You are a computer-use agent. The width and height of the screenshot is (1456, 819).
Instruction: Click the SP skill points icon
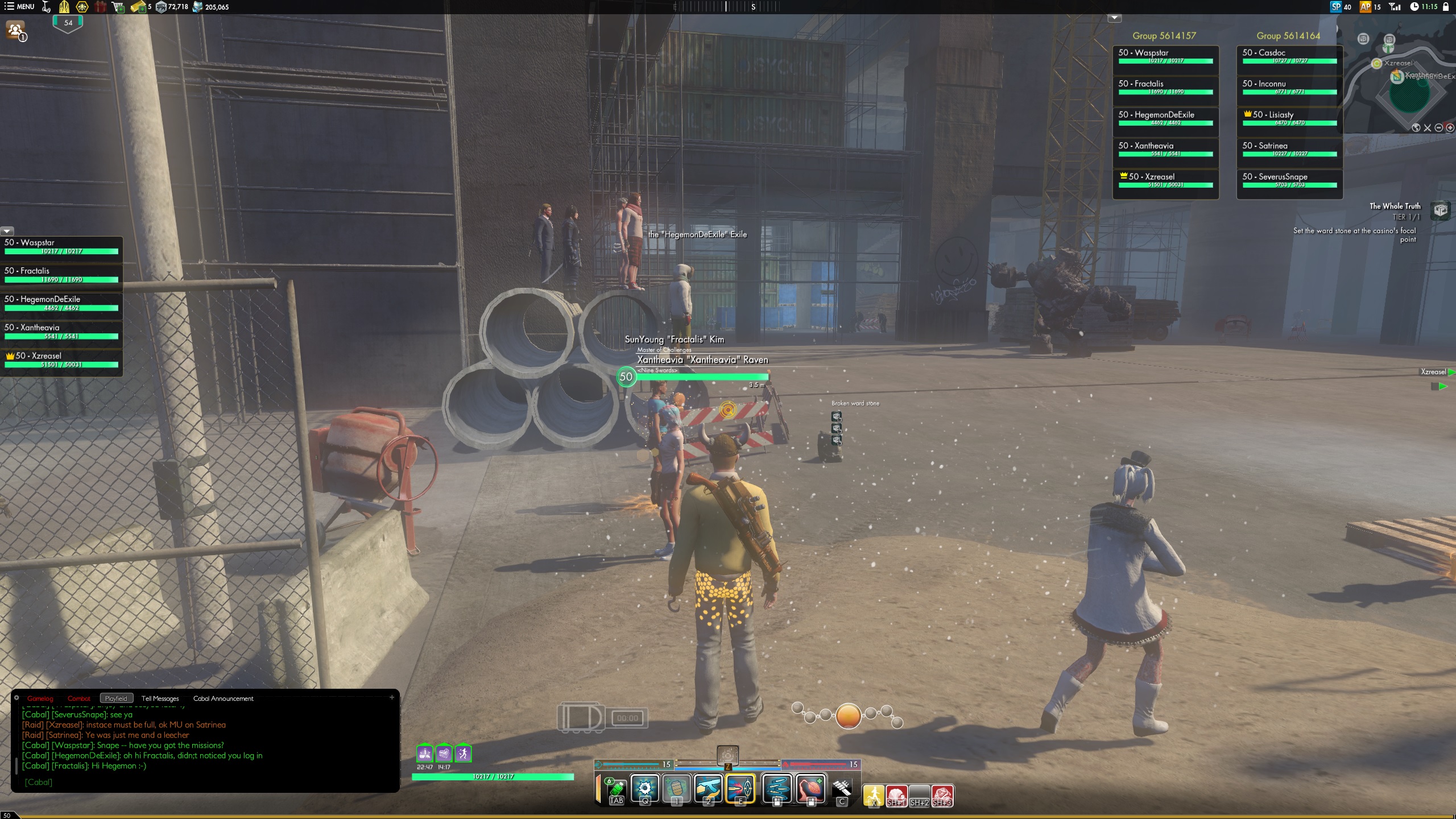point(1336,7)
